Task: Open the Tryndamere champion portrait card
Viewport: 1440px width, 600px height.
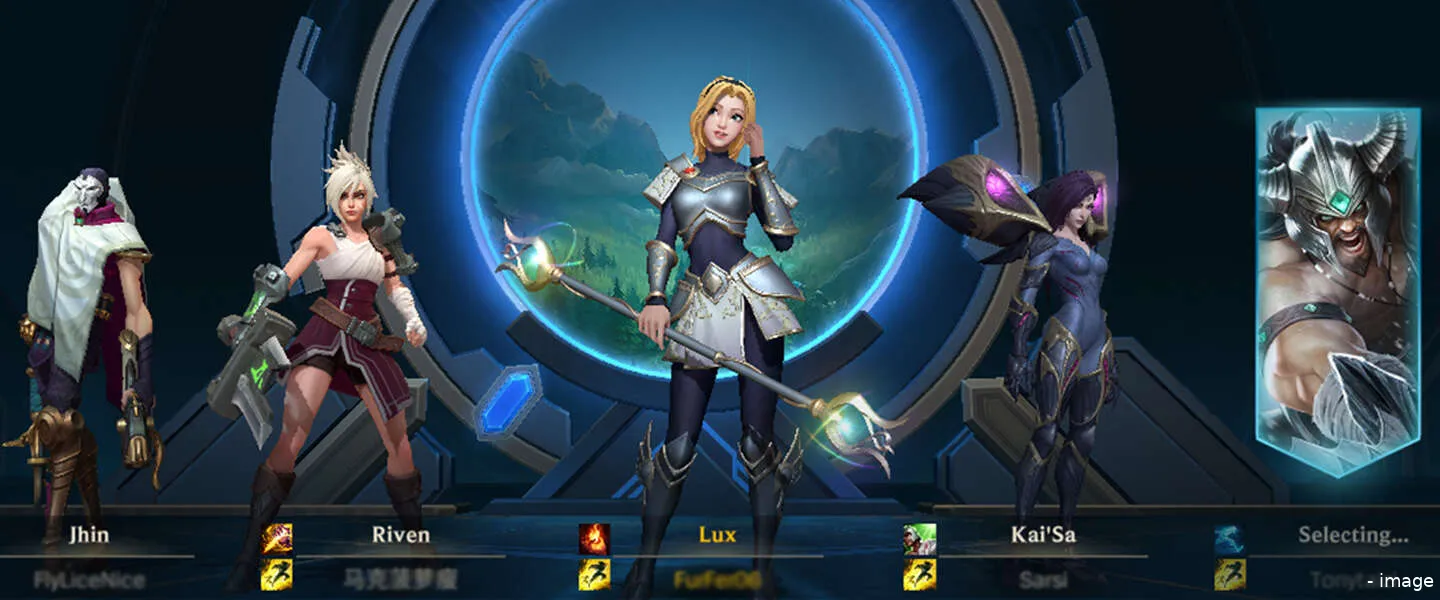Action: tap(1338, 290)
